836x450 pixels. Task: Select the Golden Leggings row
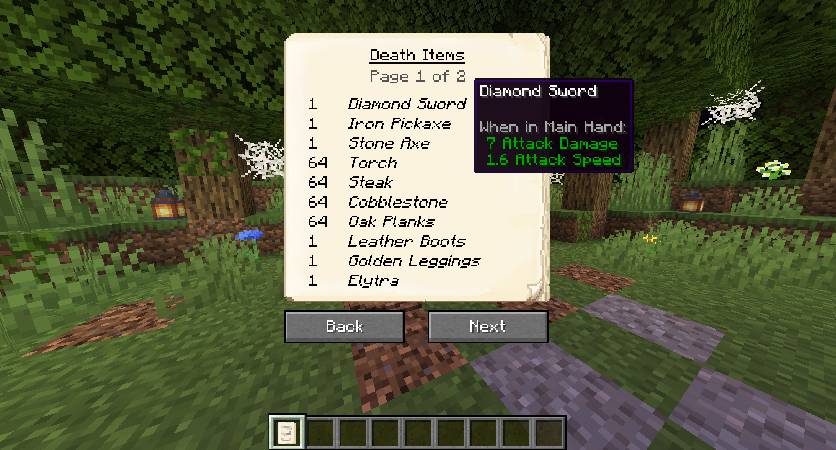coord(413,261)
